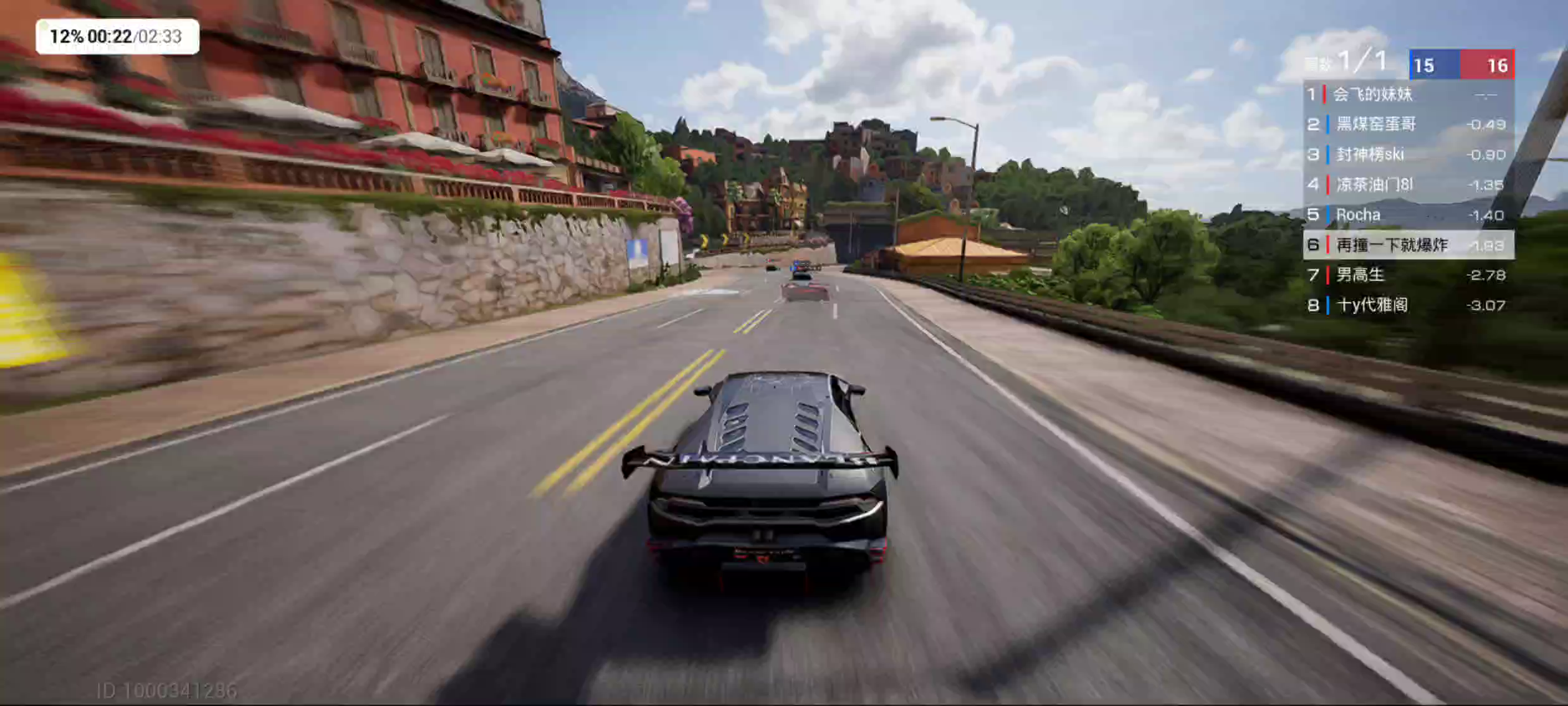Click the 十y代雅阁 row in standings

1407,306
